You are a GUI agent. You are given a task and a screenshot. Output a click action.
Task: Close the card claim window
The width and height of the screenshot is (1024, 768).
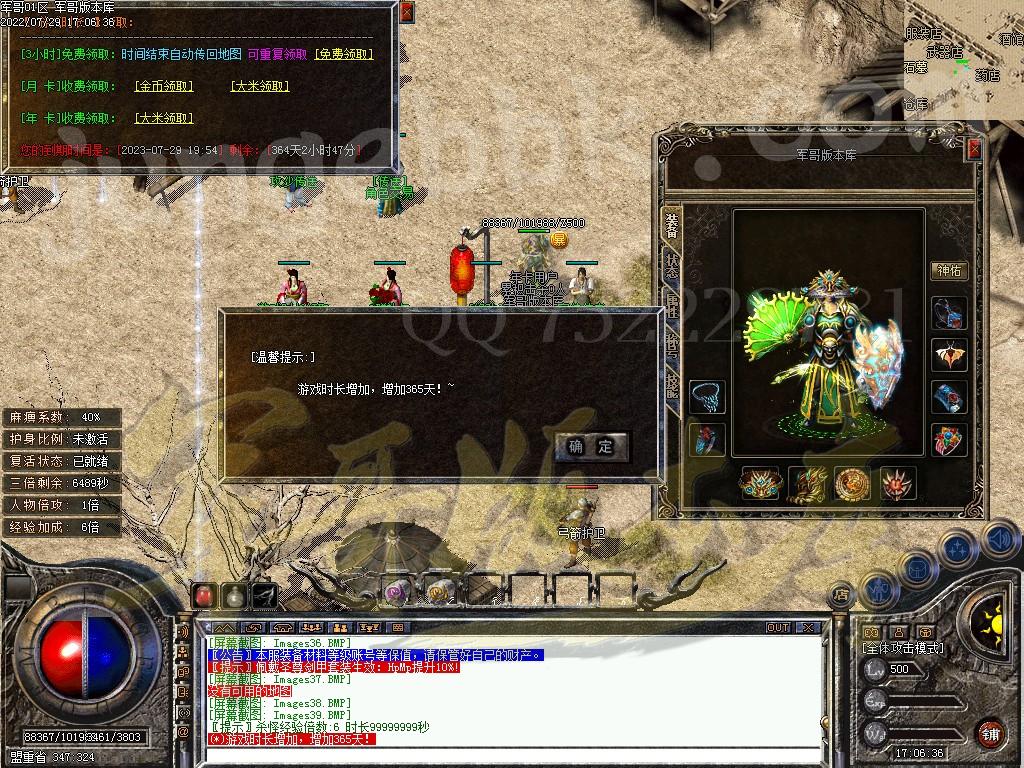coord(406,13)
